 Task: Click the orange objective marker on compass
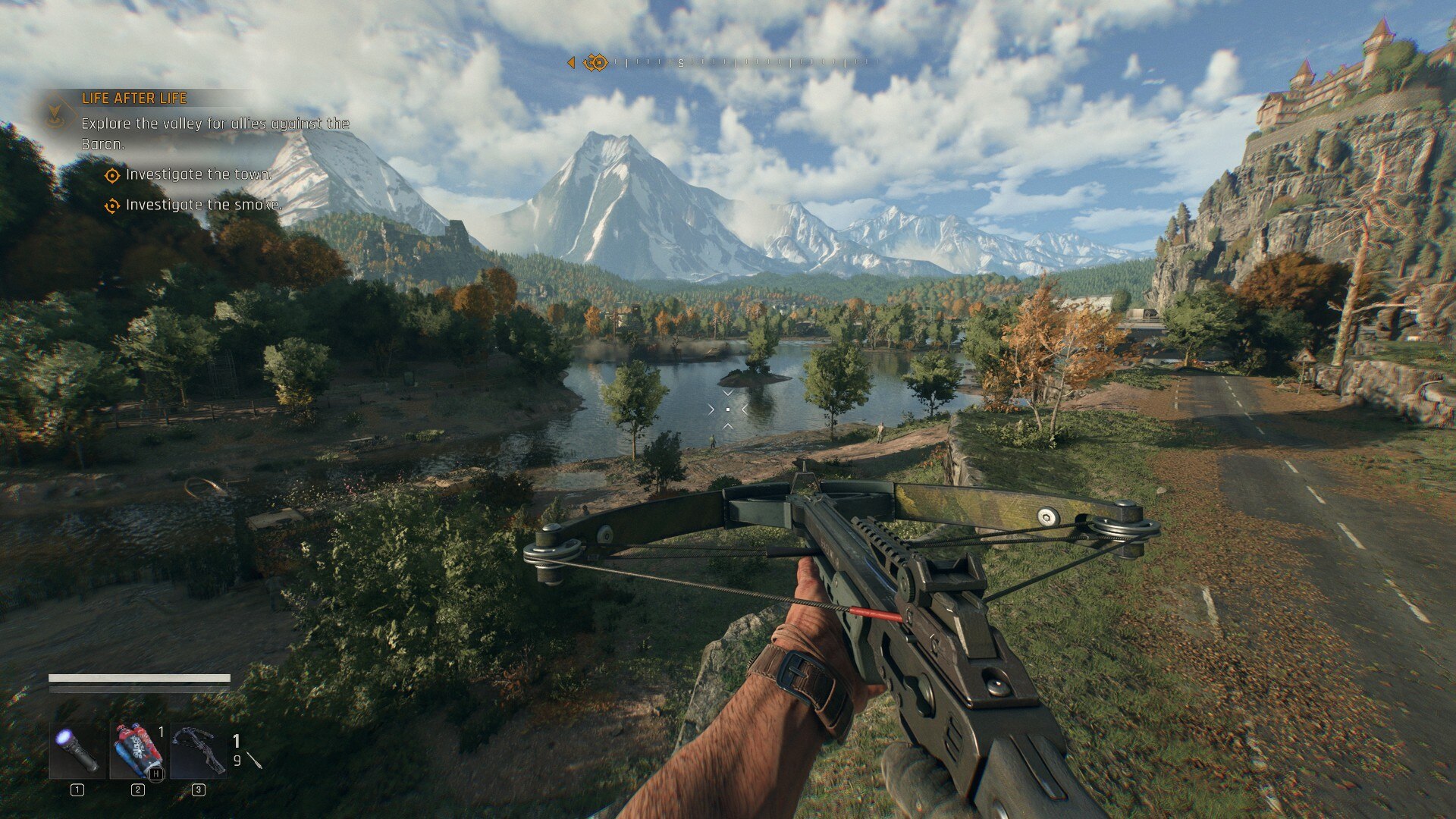pyautogui.click(x=596, y=62)
